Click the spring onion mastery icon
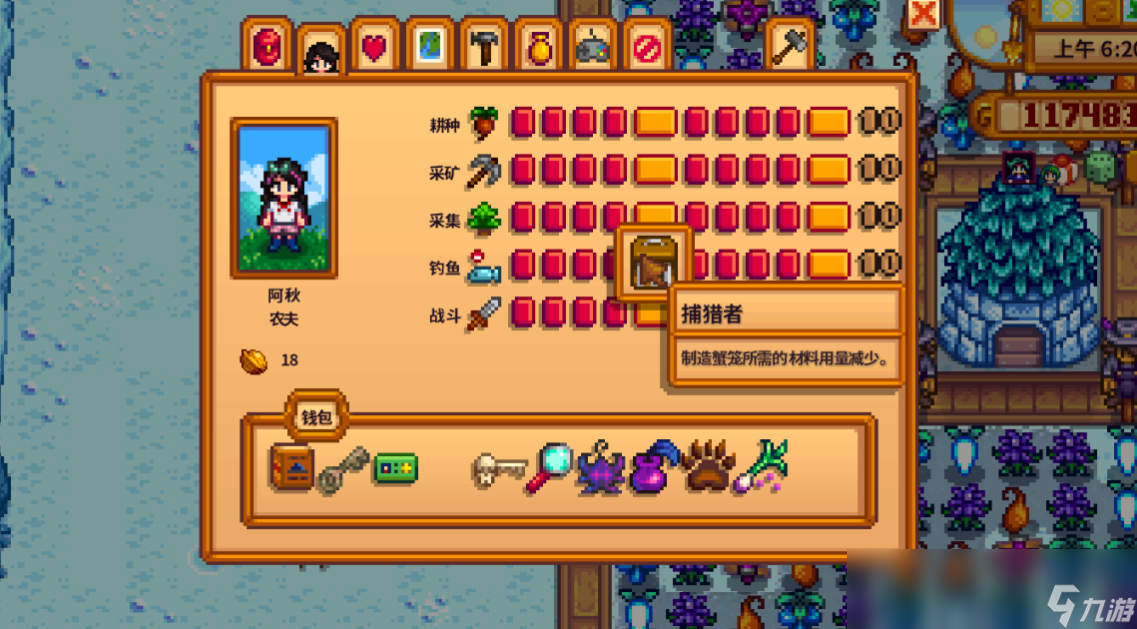The image size is (1137, 629). [761, 467]
